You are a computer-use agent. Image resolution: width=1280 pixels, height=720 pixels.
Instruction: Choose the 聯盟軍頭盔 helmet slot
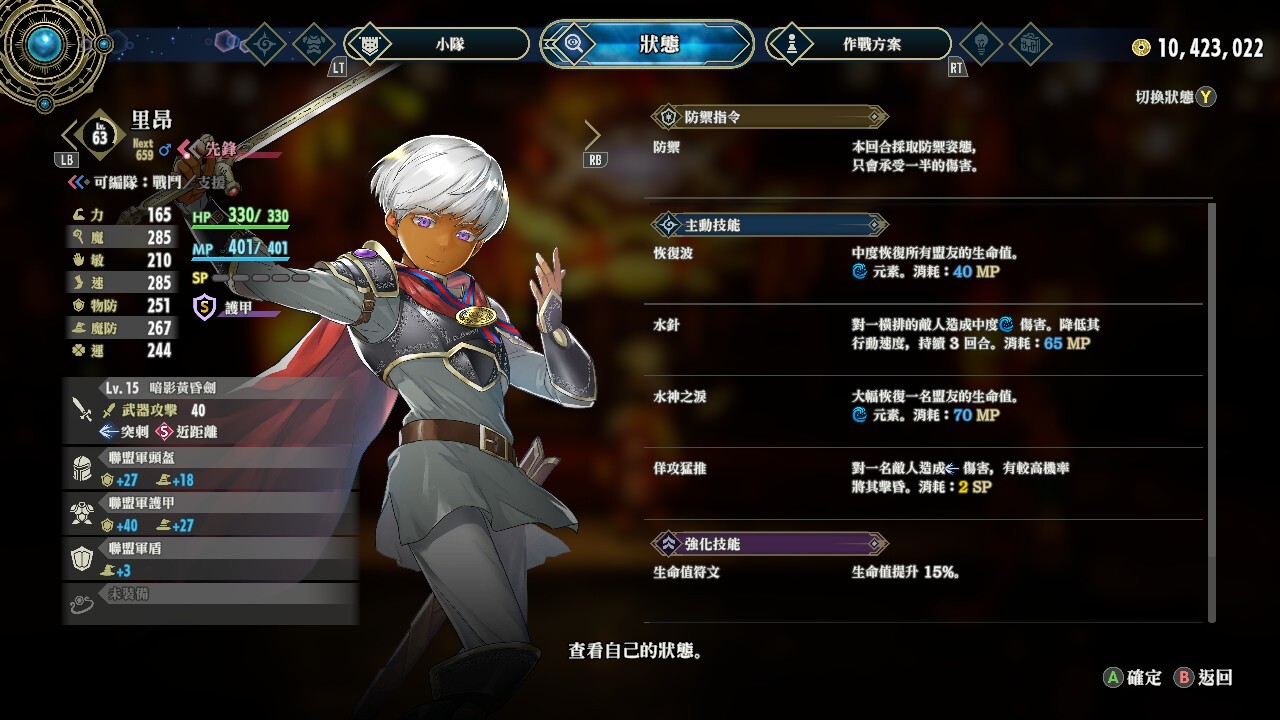[x=210, y=469]
